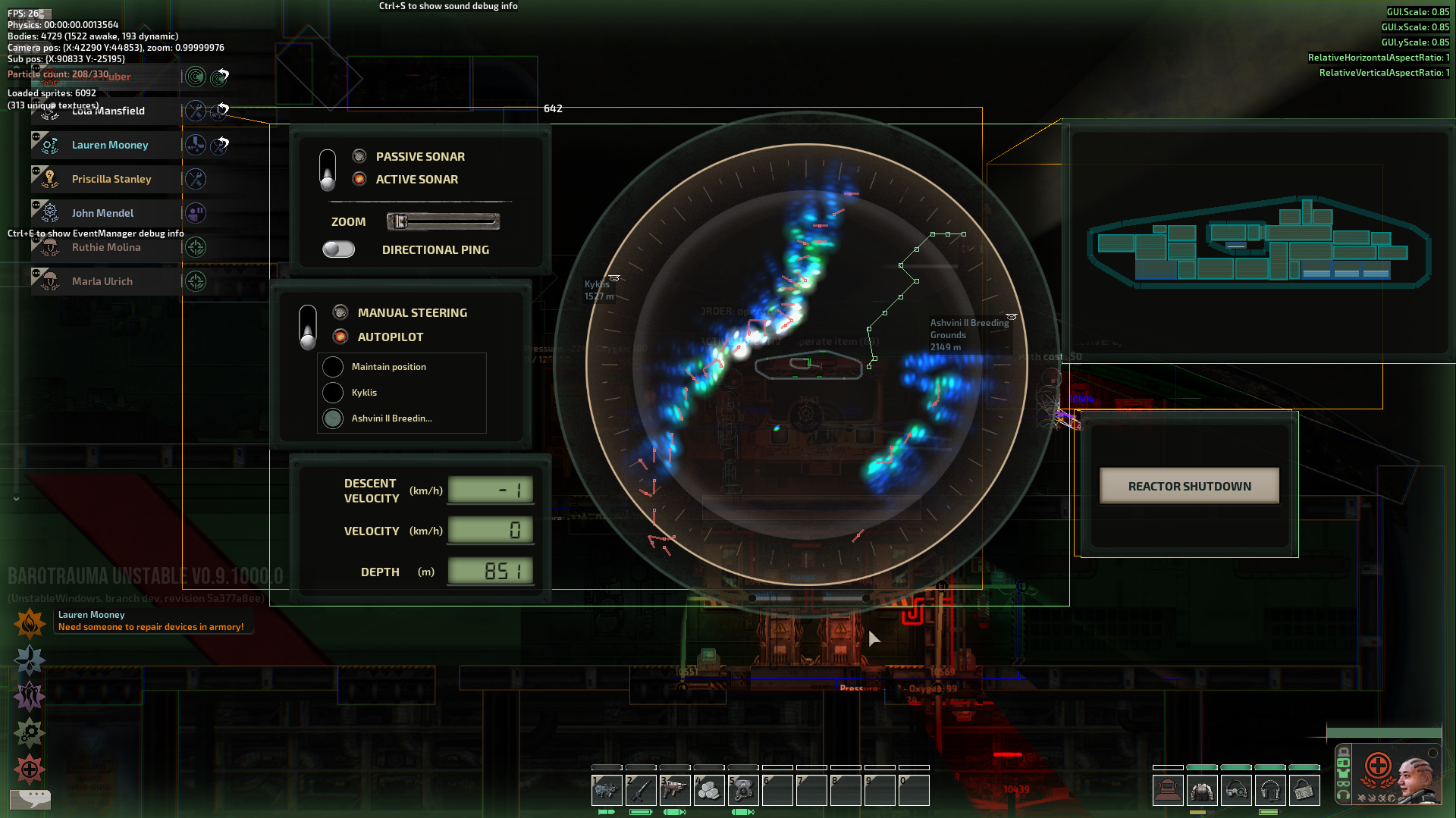Flip the passive/active sonar switch
The width and height of the screenshot is (1456, 818).
point(328,169)
